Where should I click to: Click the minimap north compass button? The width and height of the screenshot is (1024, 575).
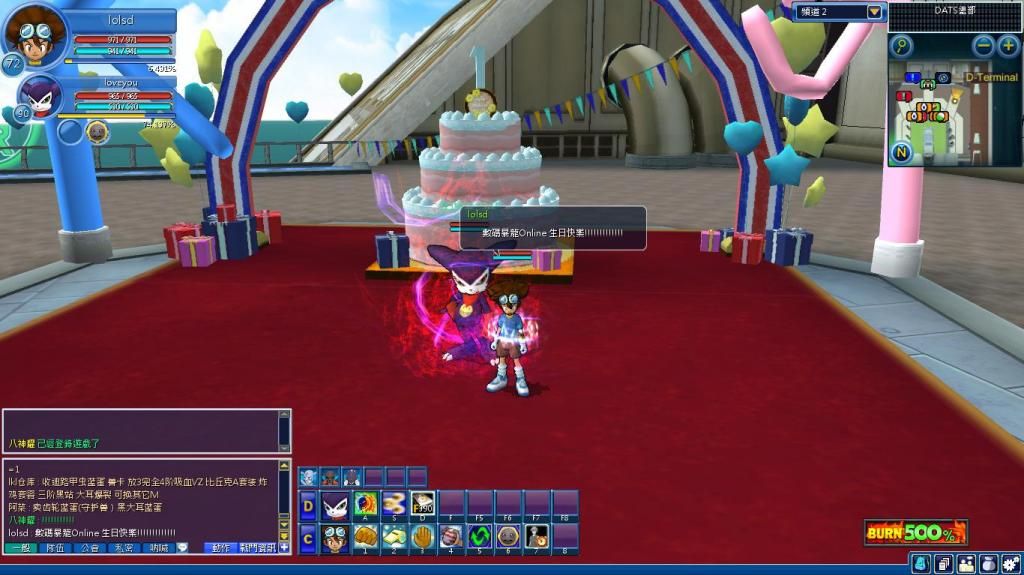click(901, 153)
